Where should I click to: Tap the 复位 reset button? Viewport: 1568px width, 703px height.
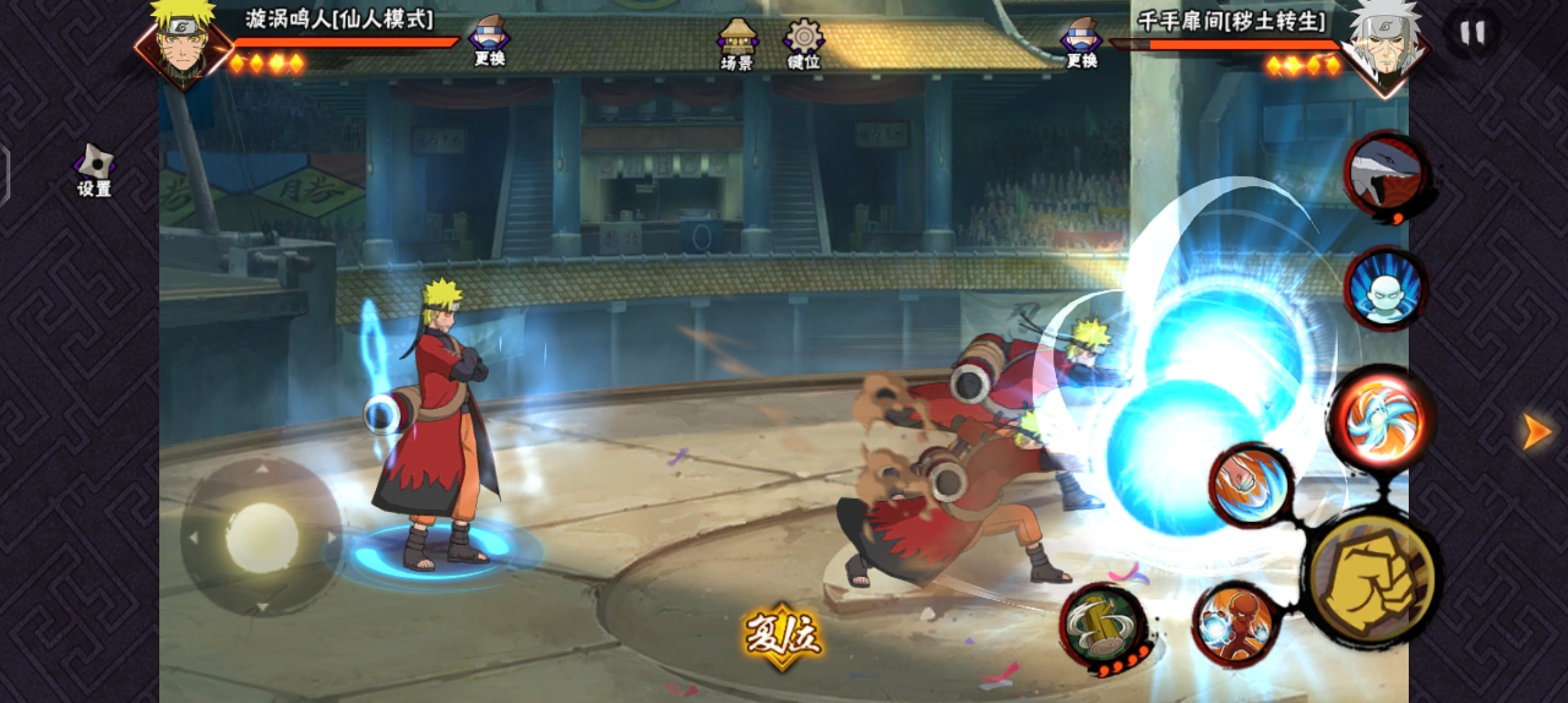pyautogui.click(x=782, y=634)
